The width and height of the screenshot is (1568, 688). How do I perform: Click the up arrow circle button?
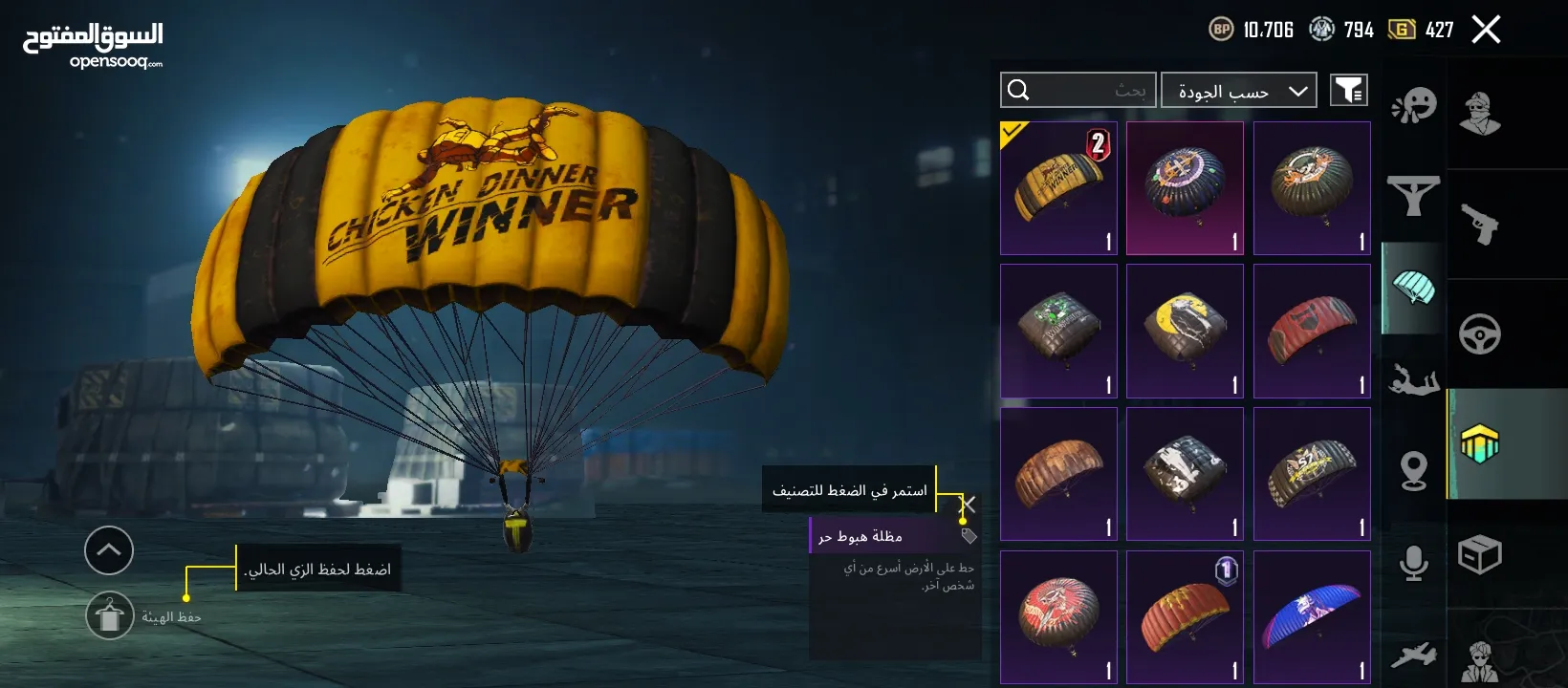(109, 550)
